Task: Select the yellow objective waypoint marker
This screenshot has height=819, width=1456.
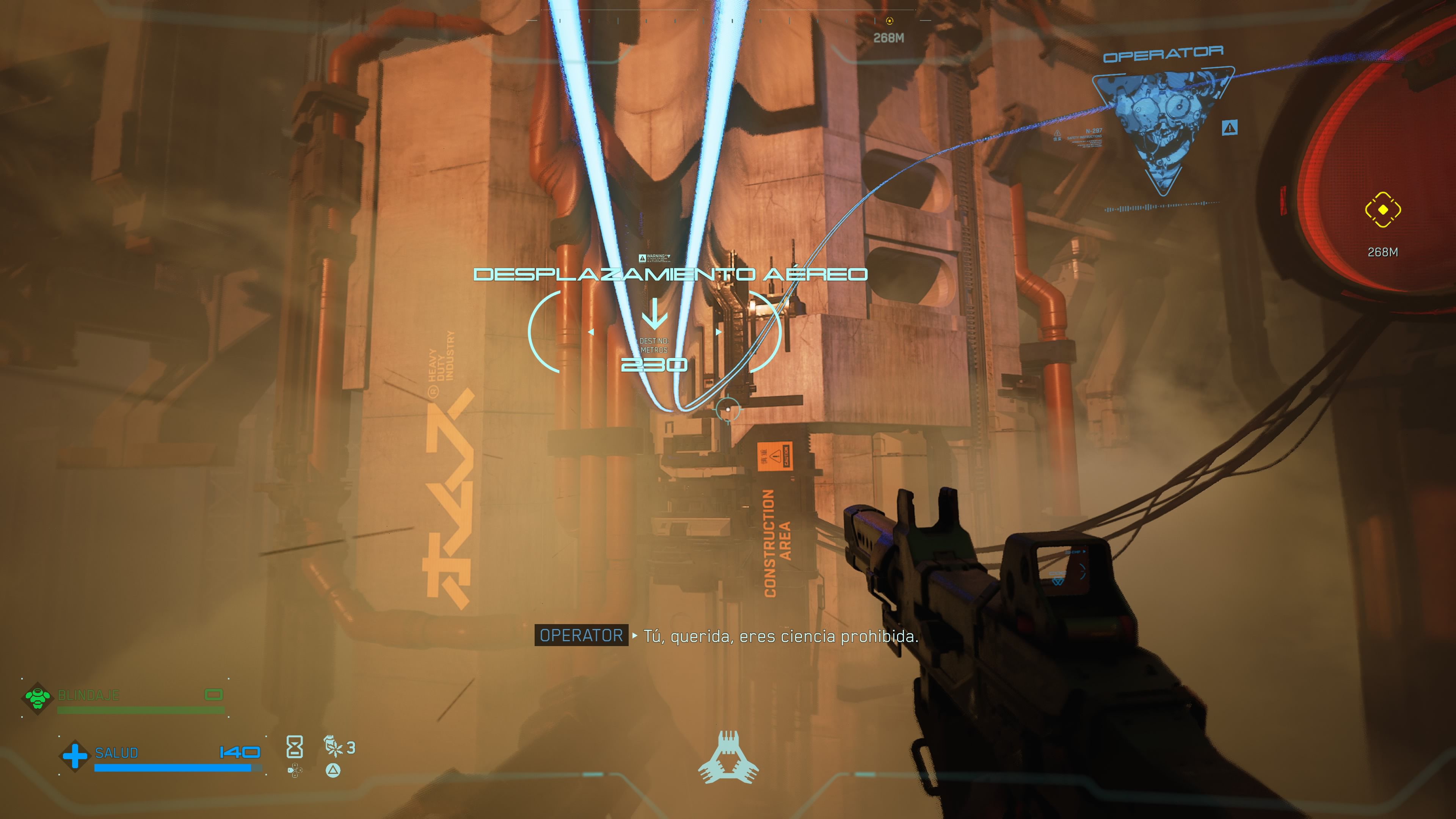Action: point(1382,210)
